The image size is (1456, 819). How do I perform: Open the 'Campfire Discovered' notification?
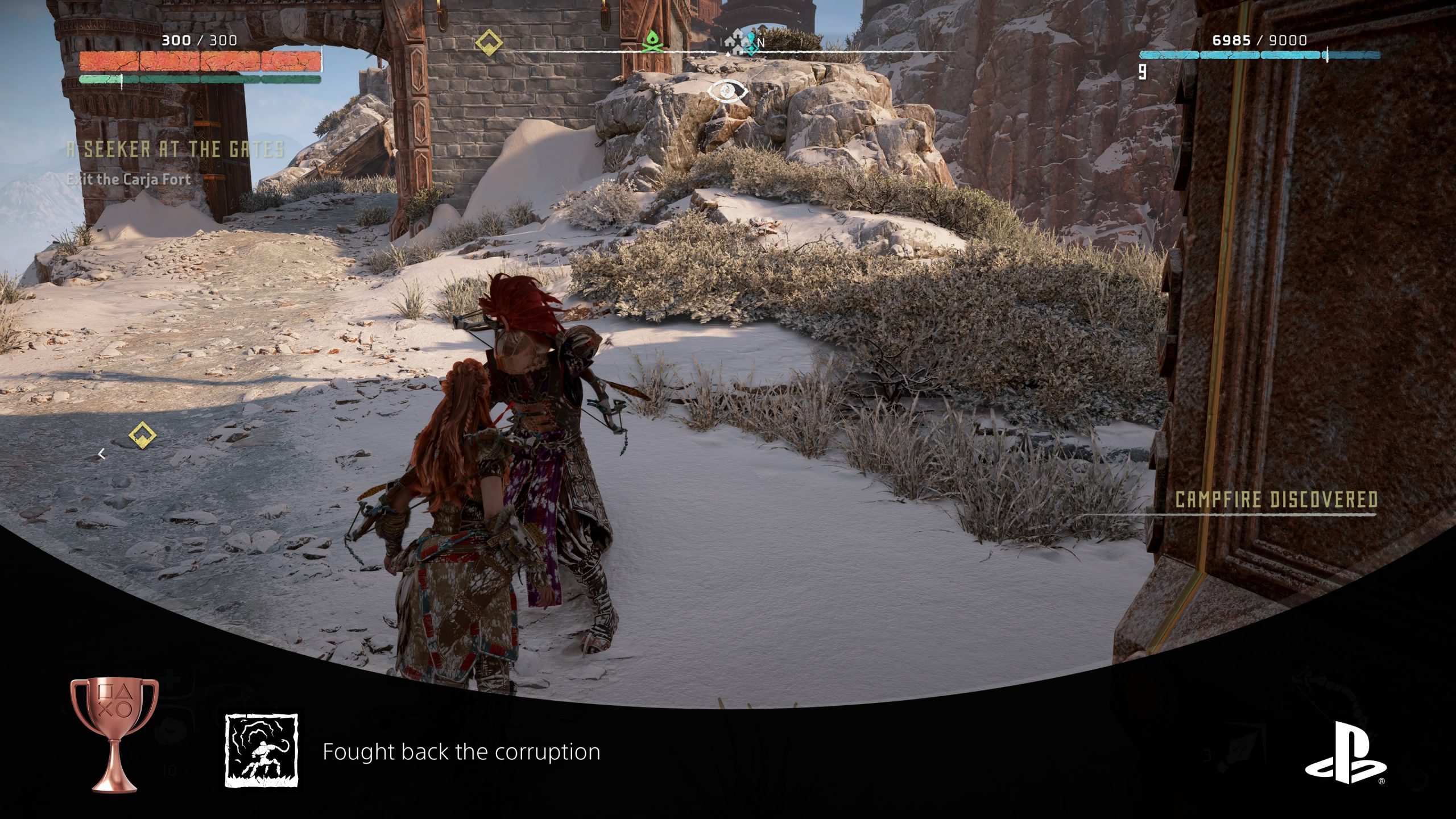pyautogui.click(x=1276, y=500)
